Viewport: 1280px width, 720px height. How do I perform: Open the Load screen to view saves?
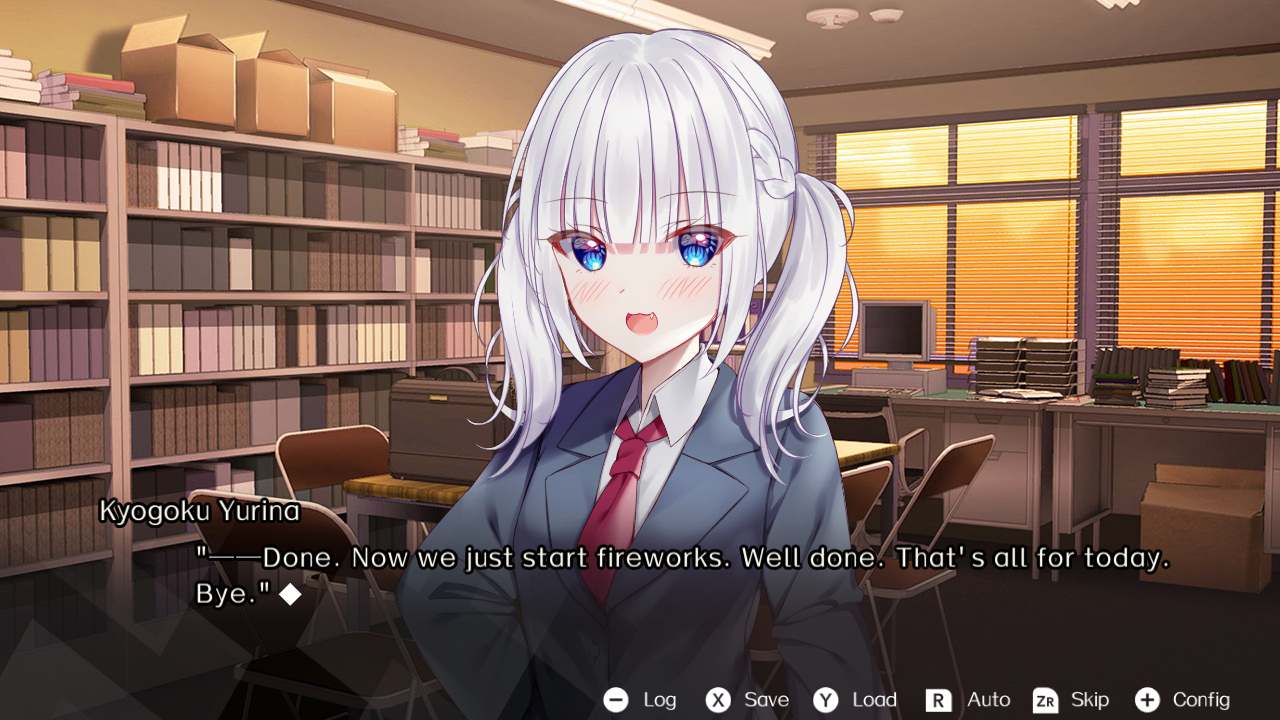point(872,700)
